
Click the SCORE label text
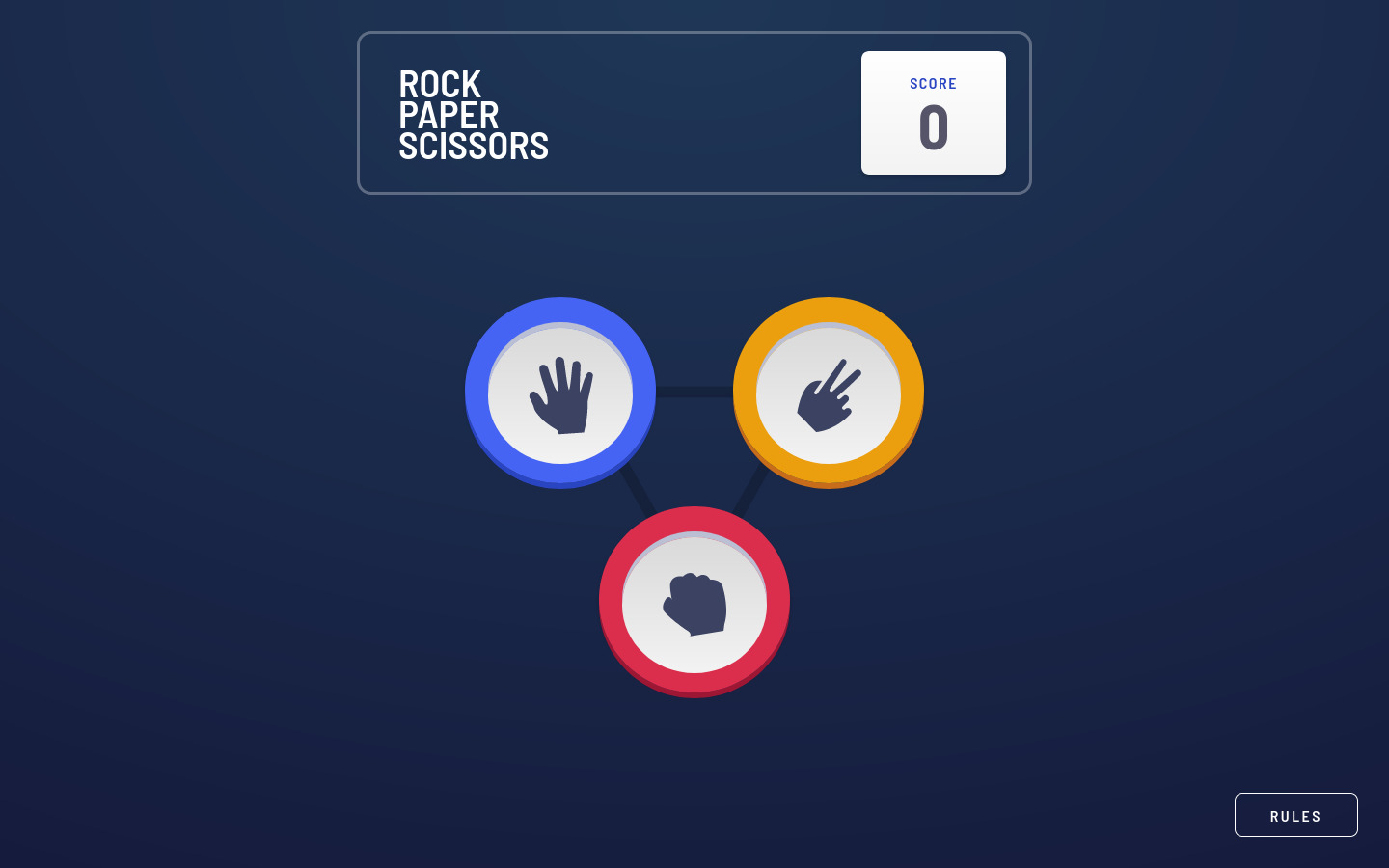click(933, 84)
